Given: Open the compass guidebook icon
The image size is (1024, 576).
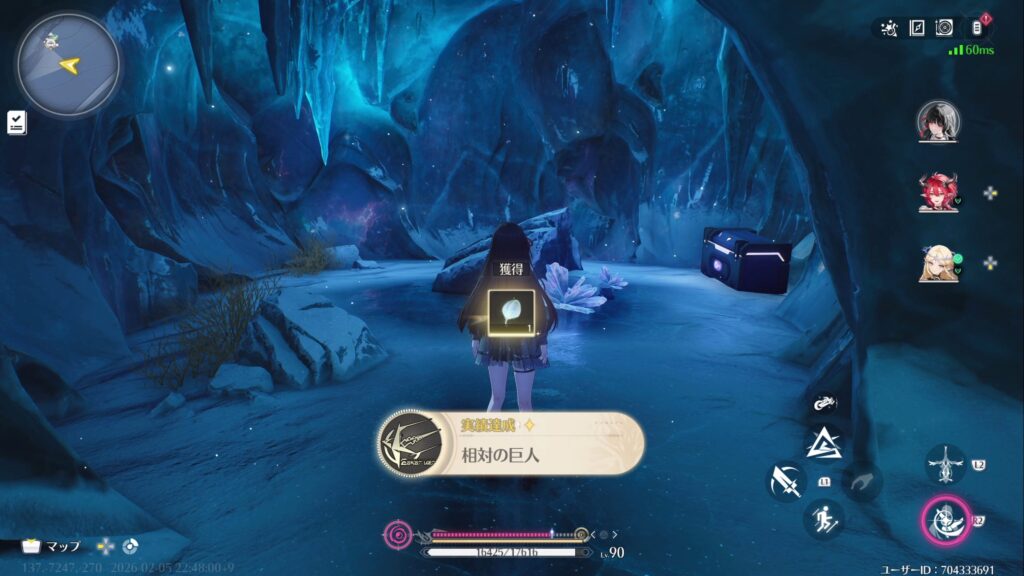Looking at the screenshot, I should 917,28.
